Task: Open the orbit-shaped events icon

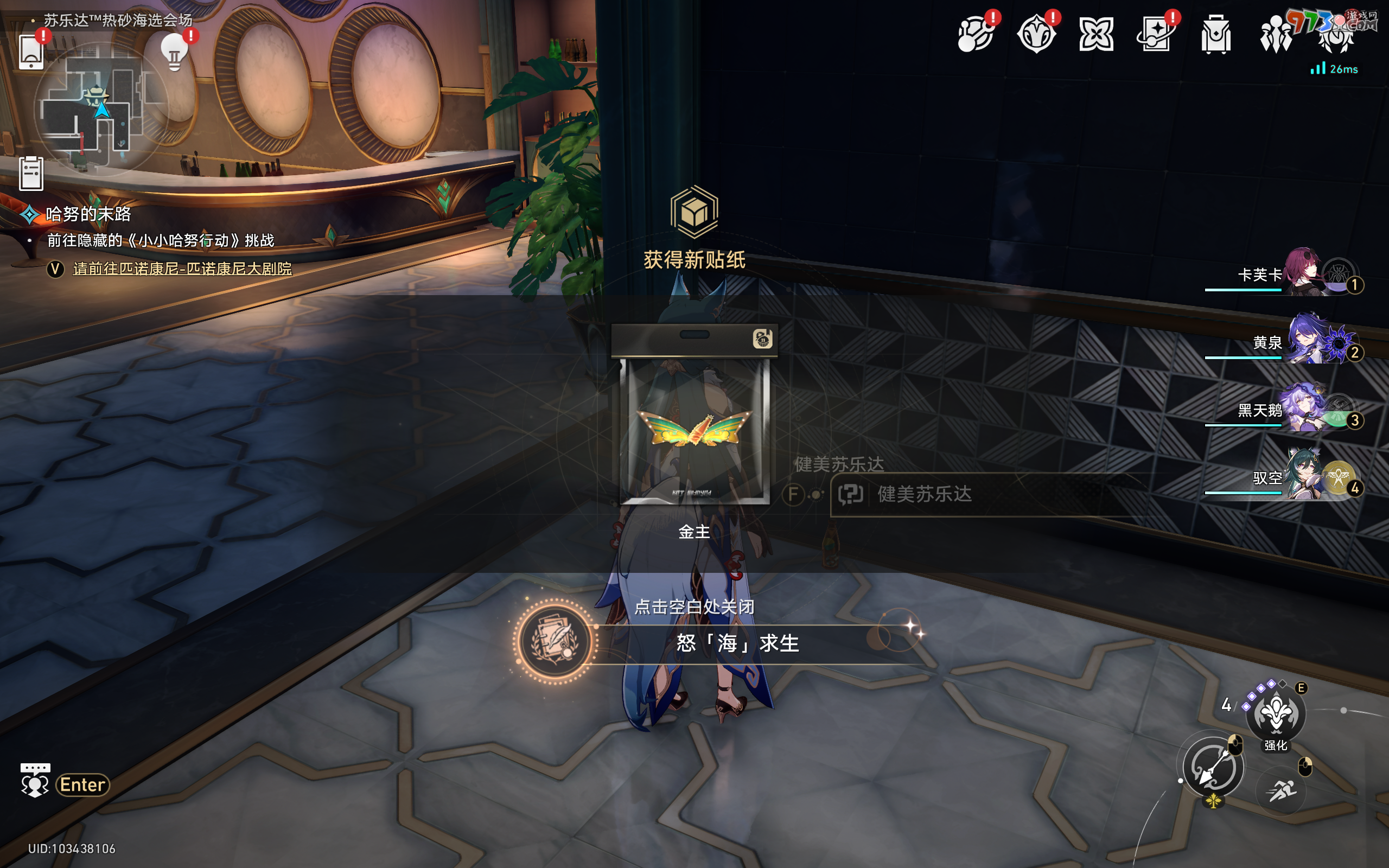Action: pos(975,34)
